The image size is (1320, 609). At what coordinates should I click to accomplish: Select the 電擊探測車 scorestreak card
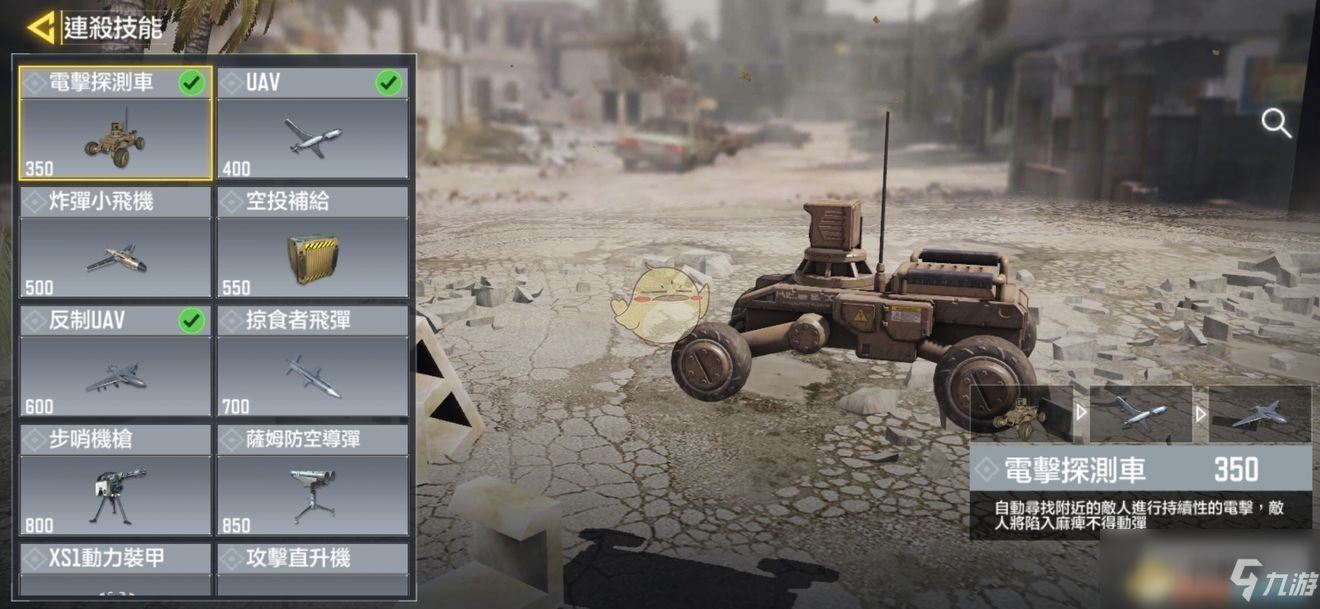pos(115,124)
